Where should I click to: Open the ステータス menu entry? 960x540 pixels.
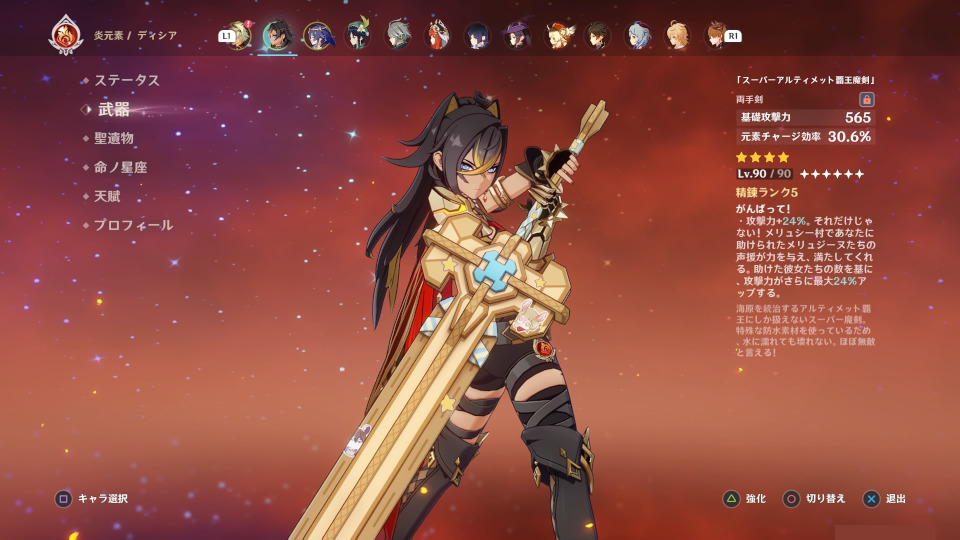[x=126, y=80]
